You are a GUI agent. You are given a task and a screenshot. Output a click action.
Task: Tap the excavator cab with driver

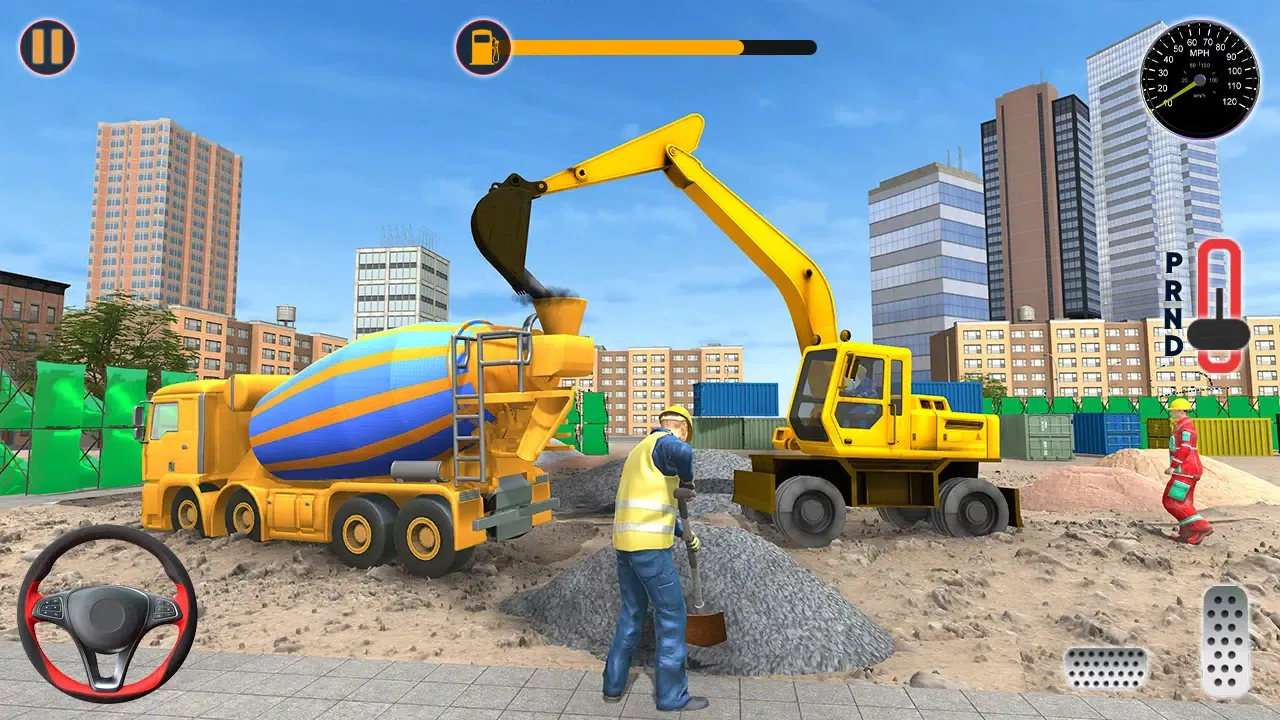pos(852,400)
